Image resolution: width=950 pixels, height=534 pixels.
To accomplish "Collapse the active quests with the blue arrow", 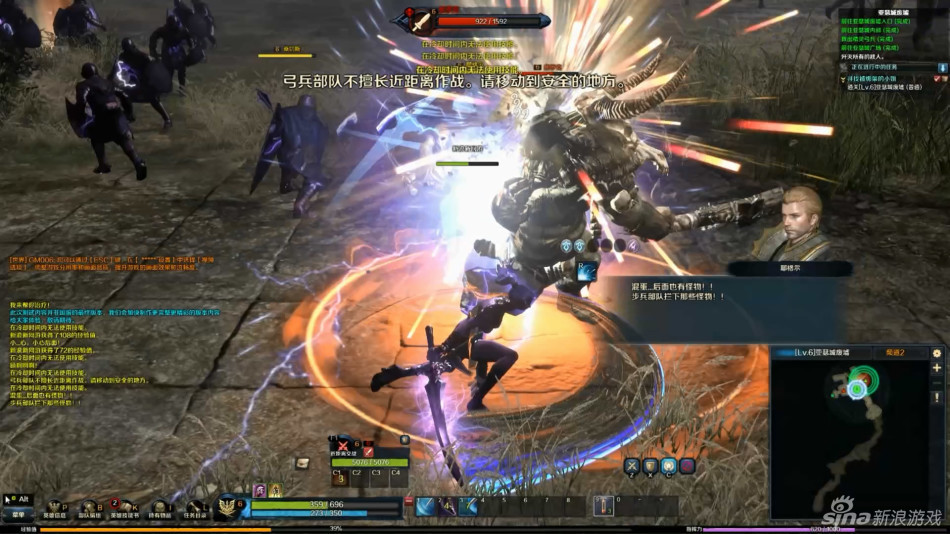I will pos(941,67).
